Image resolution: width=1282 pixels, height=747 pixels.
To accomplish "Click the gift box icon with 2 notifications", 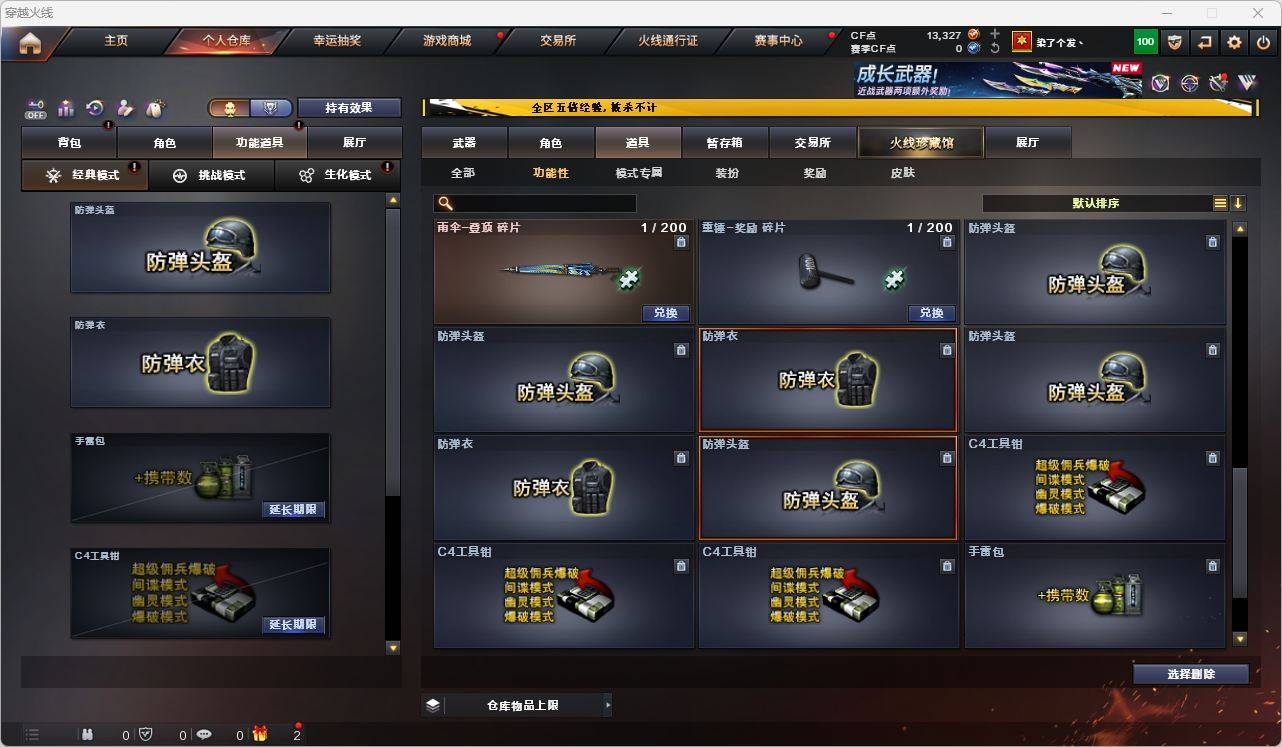I will point(260,733).
